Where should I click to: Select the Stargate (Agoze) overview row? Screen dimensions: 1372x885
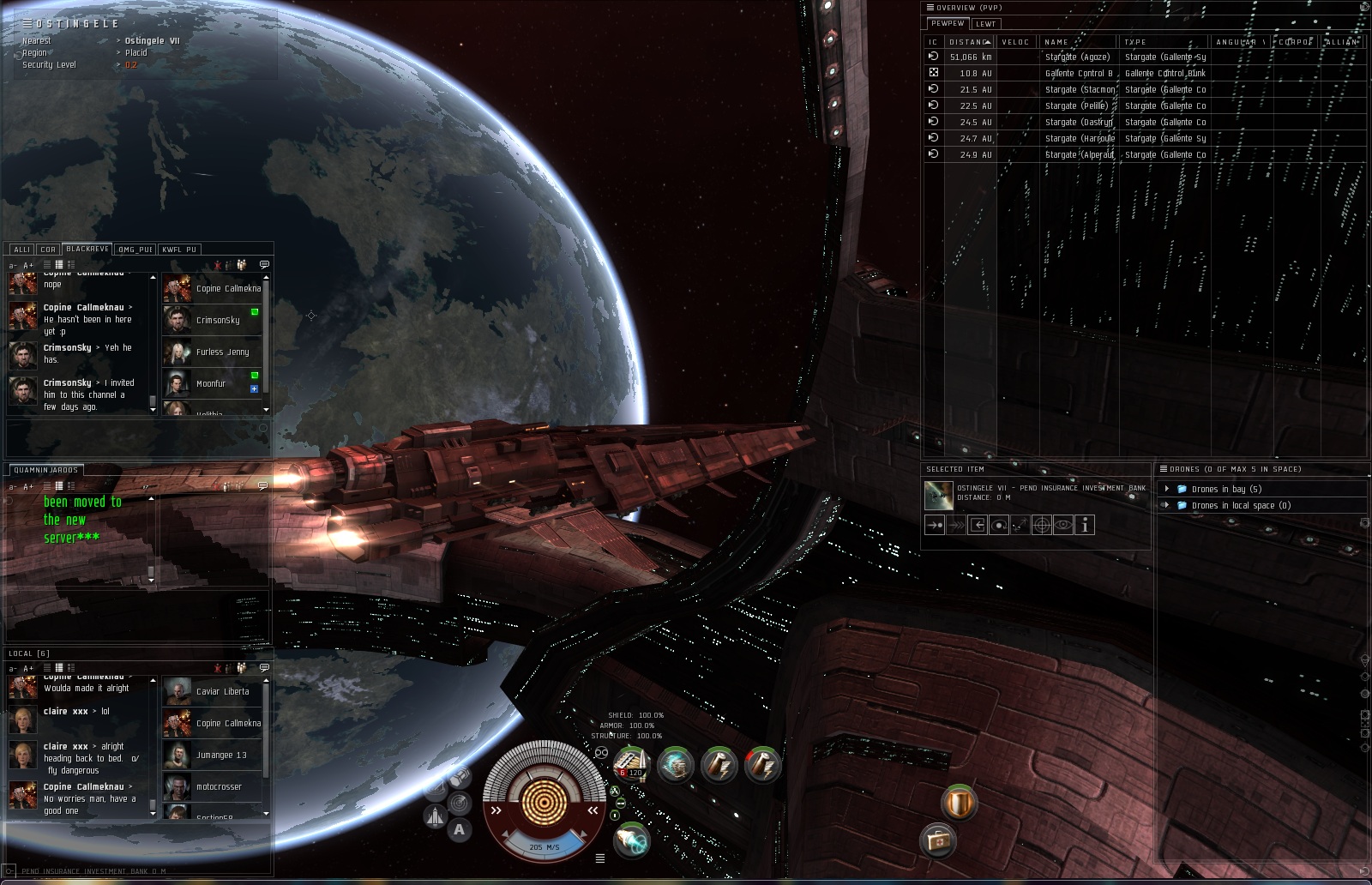1077,57
